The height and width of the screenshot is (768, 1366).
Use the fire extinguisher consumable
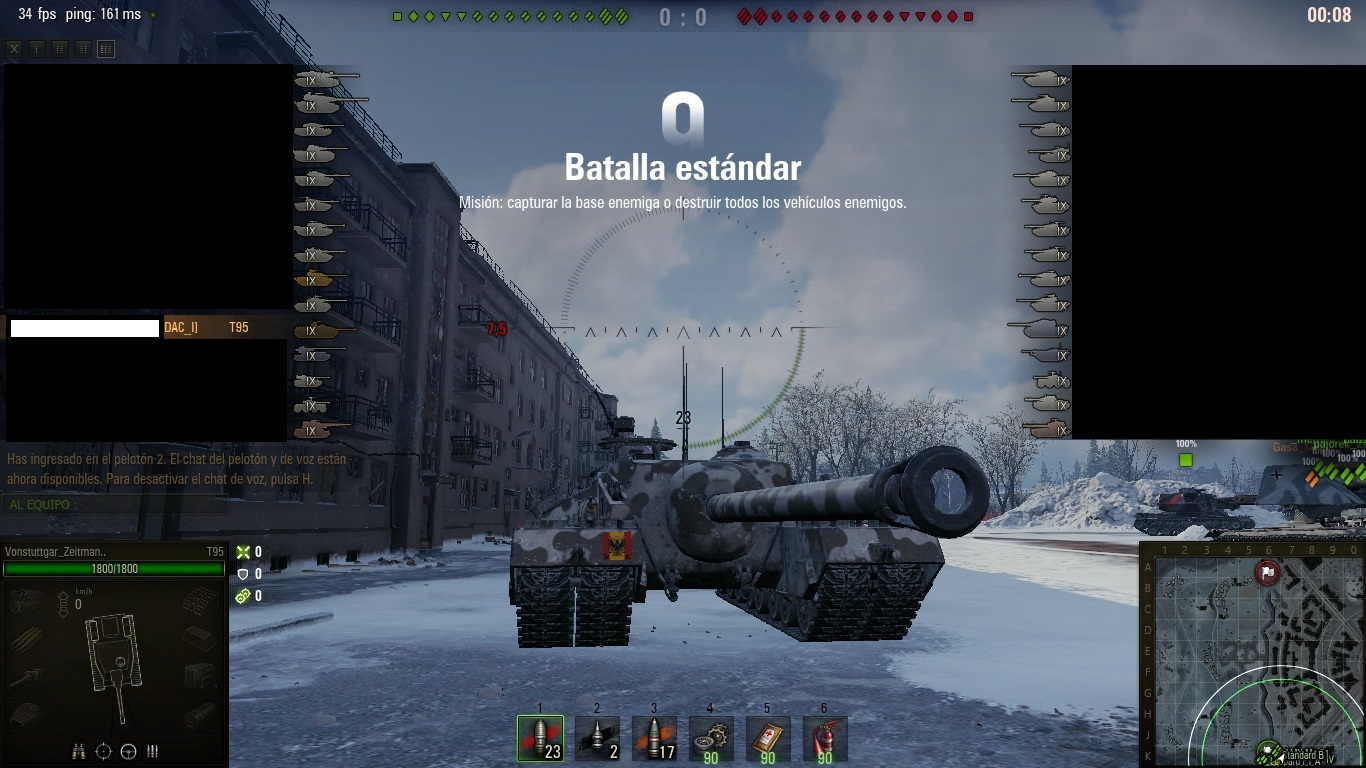click(825, 738)
